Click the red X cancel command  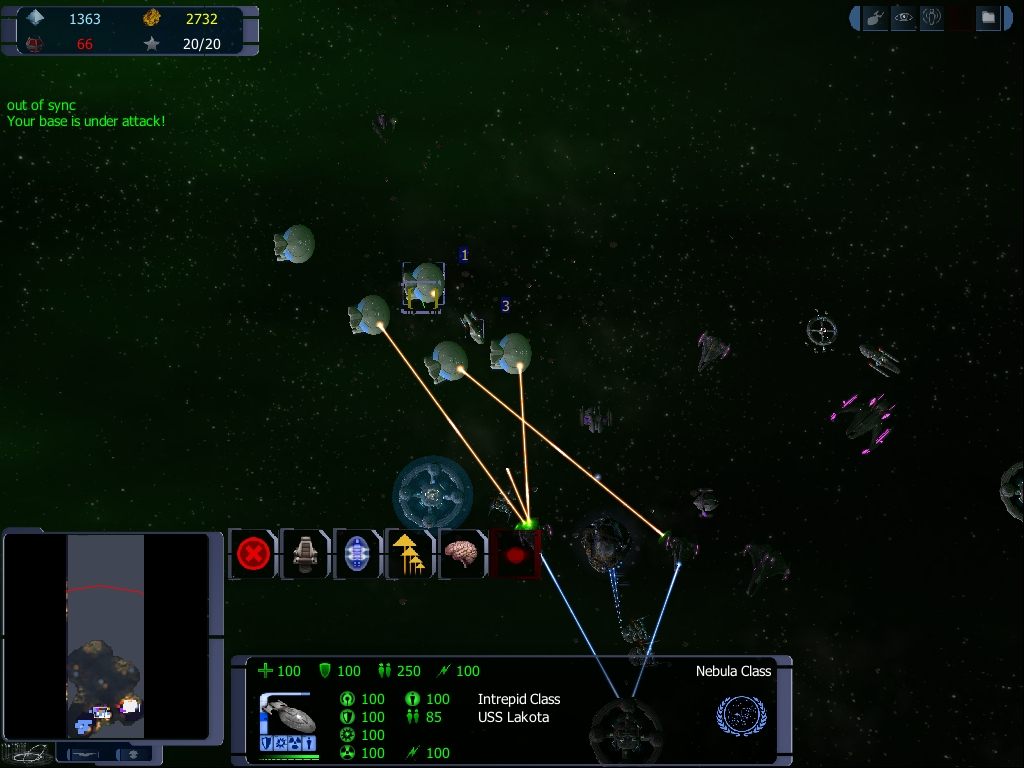[254, 553]
